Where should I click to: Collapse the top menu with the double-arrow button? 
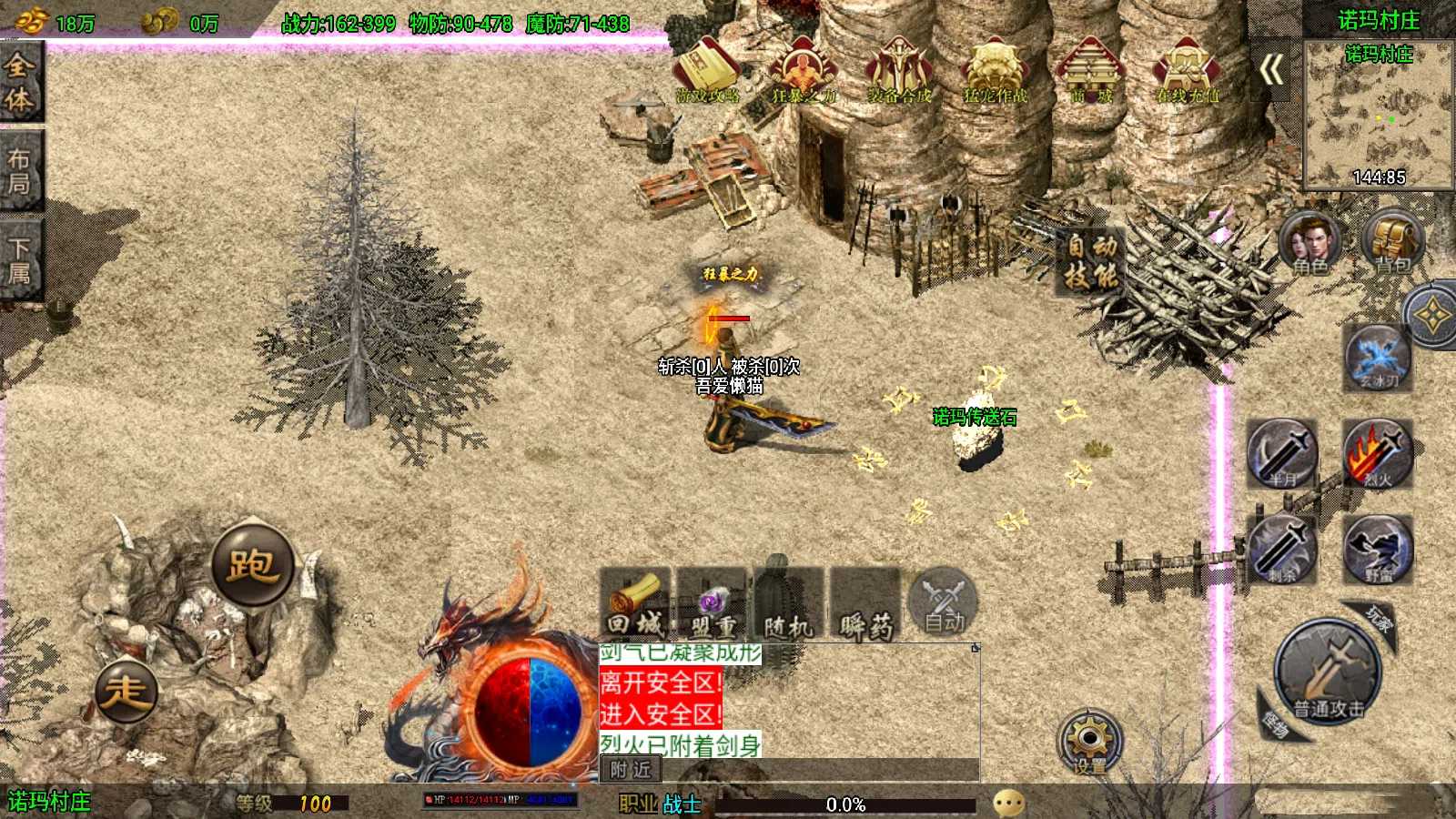pyautogui.click(x=1272, y=69)
